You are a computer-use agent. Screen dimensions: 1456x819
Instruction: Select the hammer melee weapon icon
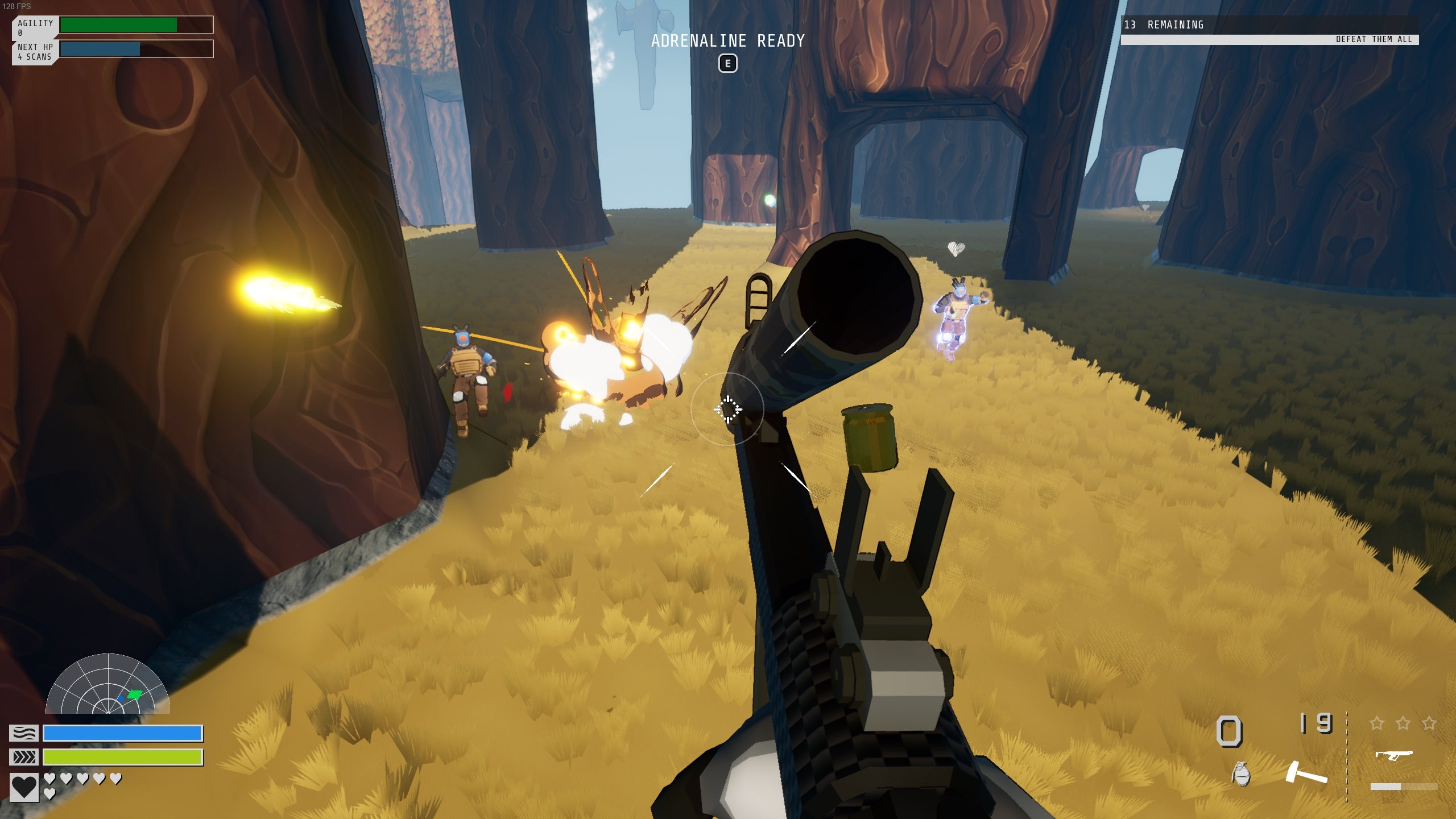coord(1306,774)
